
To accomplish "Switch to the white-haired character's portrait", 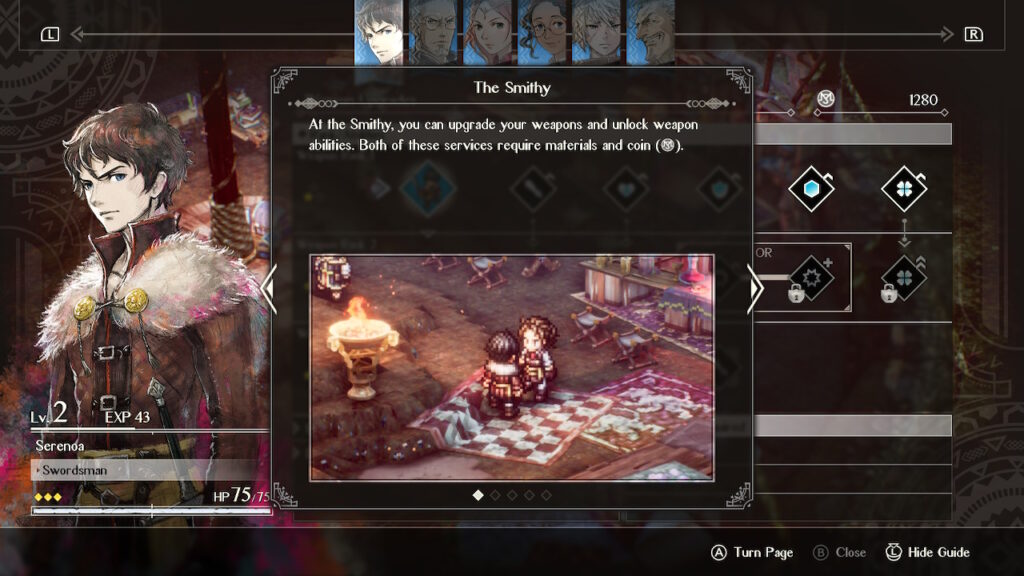I will click(x=597, y=33).
